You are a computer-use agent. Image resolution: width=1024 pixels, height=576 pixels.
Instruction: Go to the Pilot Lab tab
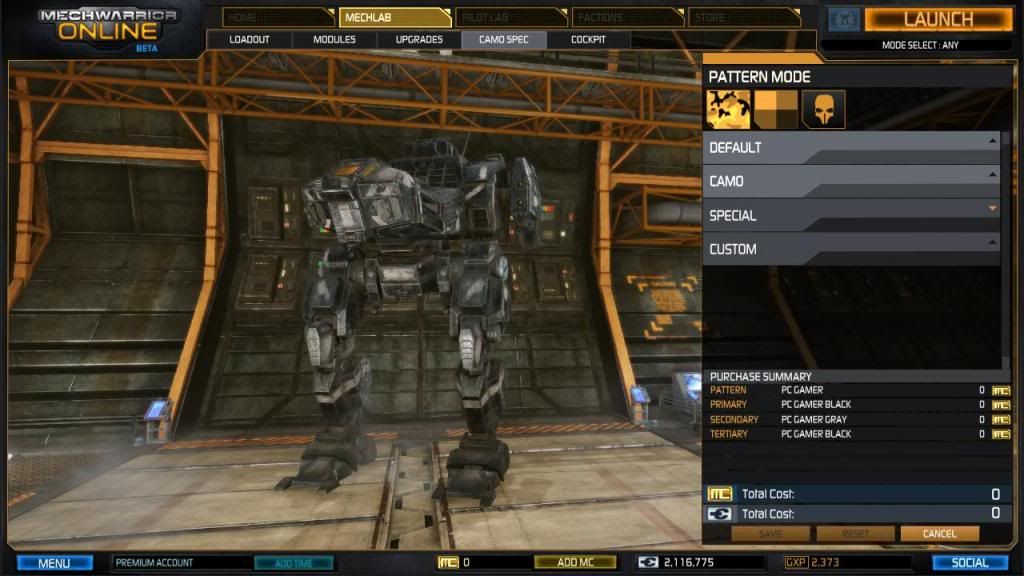pos(509,17)
